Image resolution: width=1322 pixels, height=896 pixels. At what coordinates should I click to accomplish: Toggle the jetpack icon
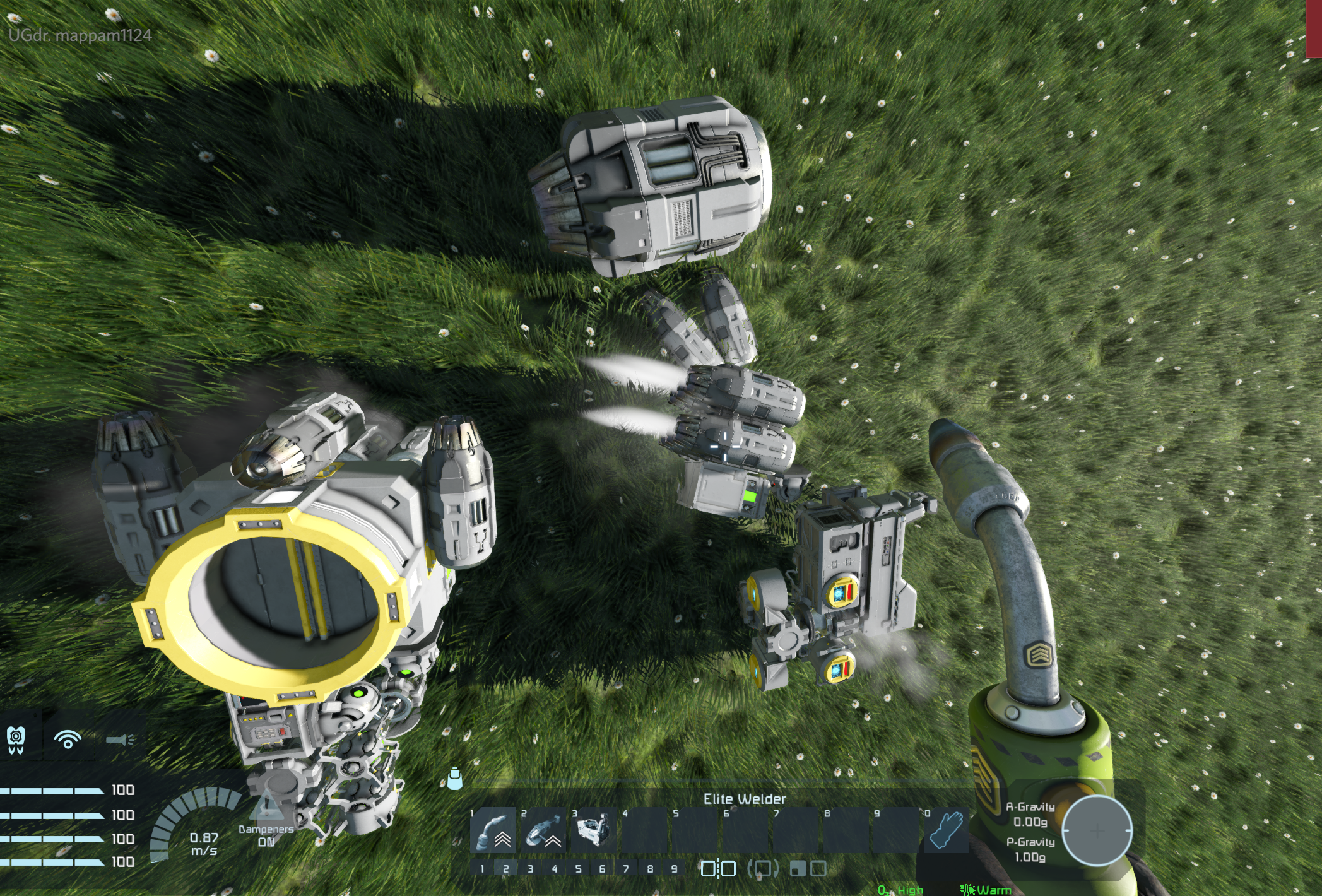(16, 739)
